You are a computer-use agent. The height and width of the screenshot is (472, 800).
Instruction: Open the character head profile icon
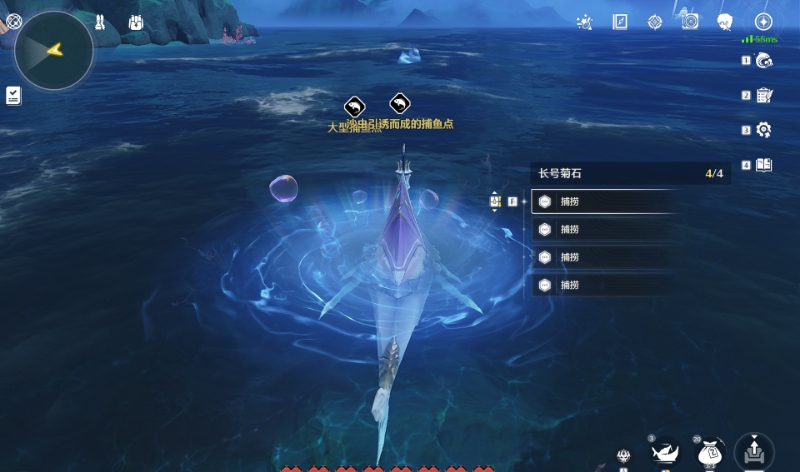tap(726, 22)
